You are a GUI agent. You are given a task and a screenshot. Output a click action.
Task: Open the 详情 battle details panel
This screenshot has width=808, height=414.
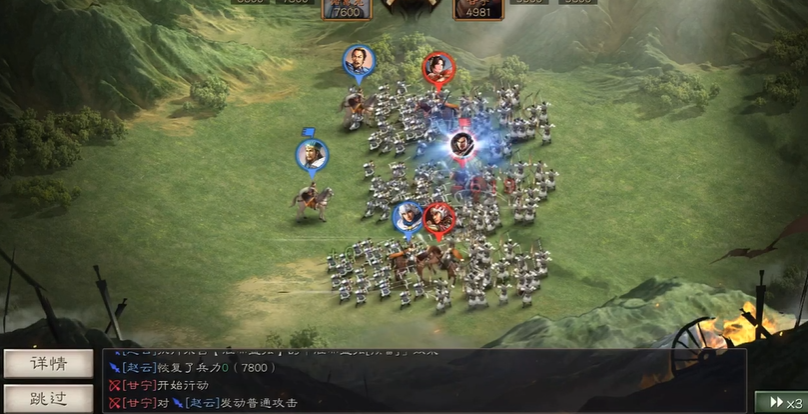click(49, 364)
